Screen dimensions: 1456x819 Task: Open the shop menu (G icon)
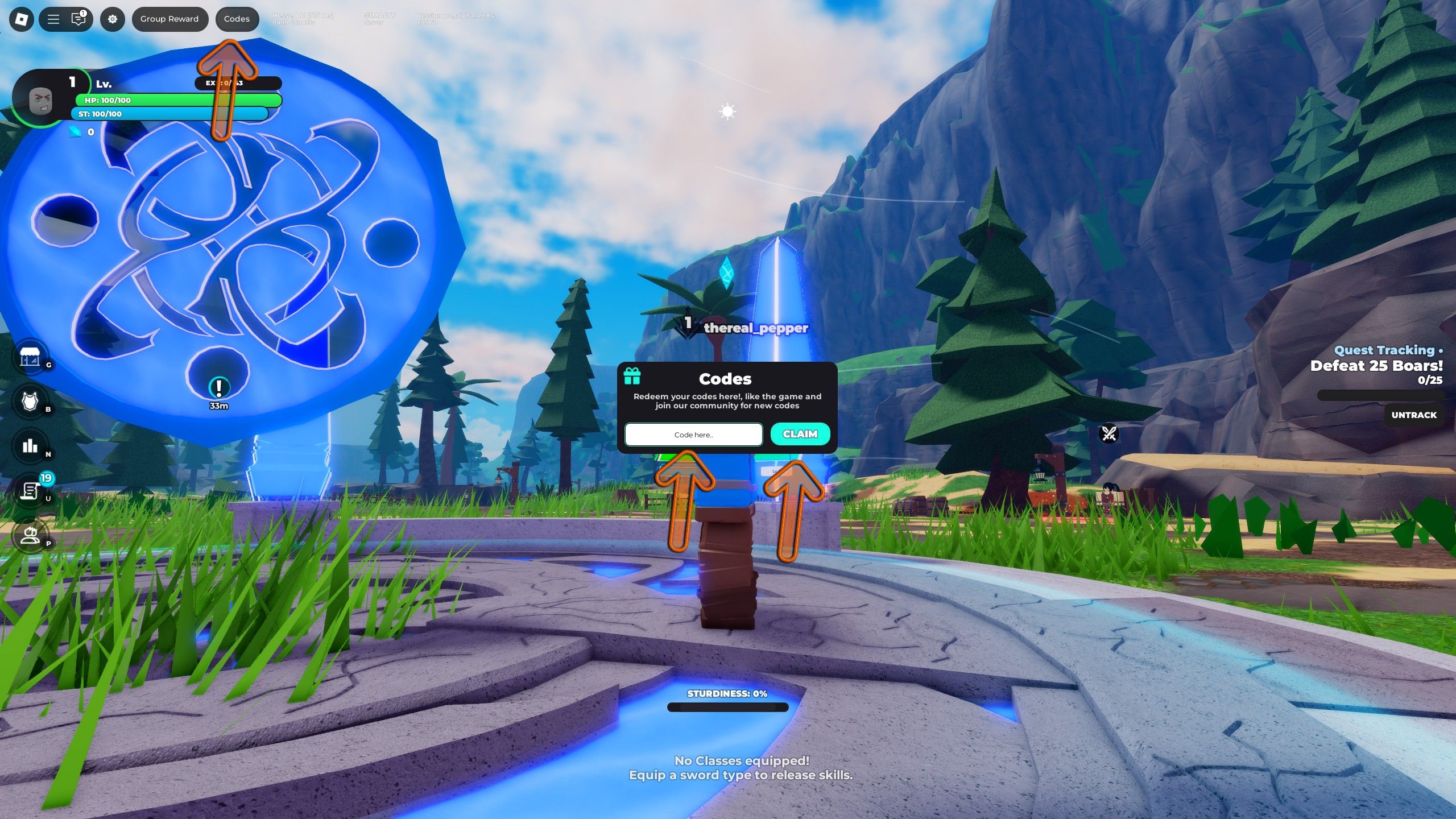pyautogui.click(x=31, y=357)
